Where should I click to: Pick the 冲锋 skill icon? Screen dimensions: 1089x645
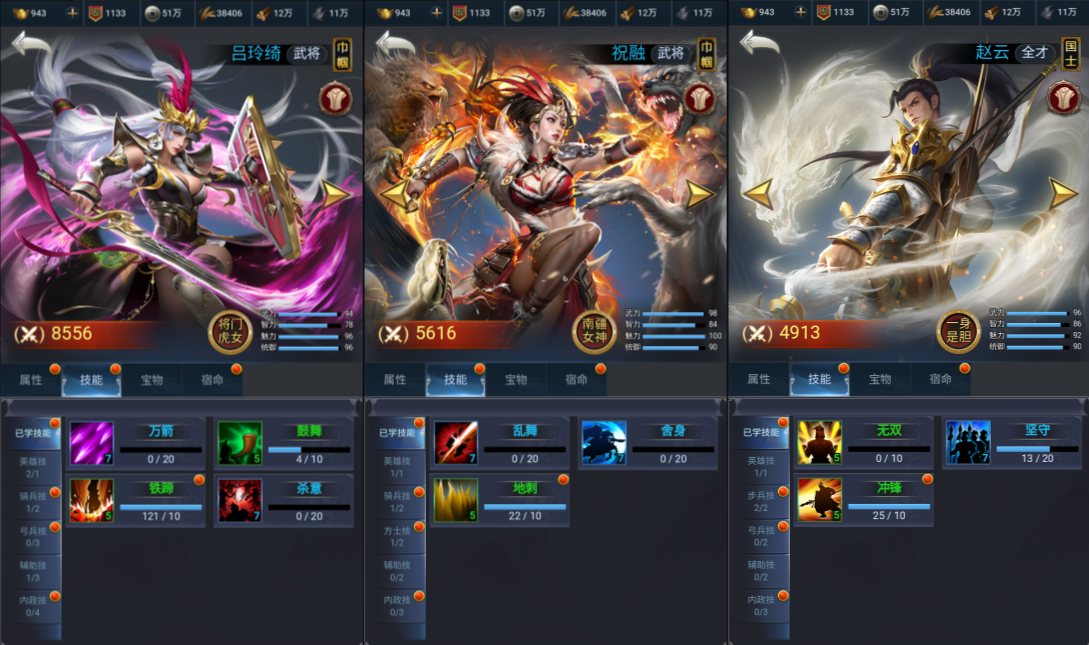[x=820, y=500]
